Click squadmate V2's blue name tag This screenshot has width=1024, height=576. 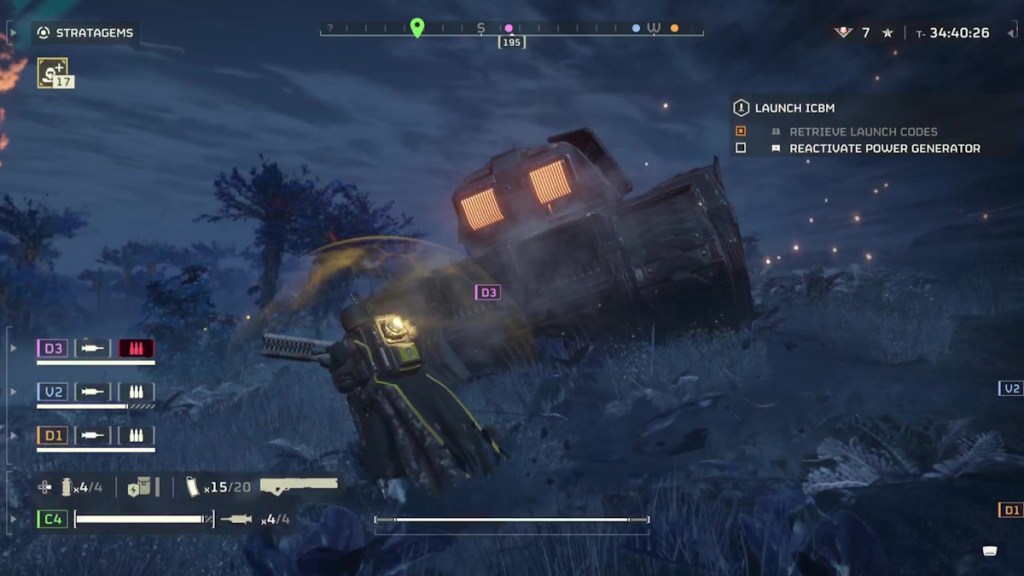(53, 391)
